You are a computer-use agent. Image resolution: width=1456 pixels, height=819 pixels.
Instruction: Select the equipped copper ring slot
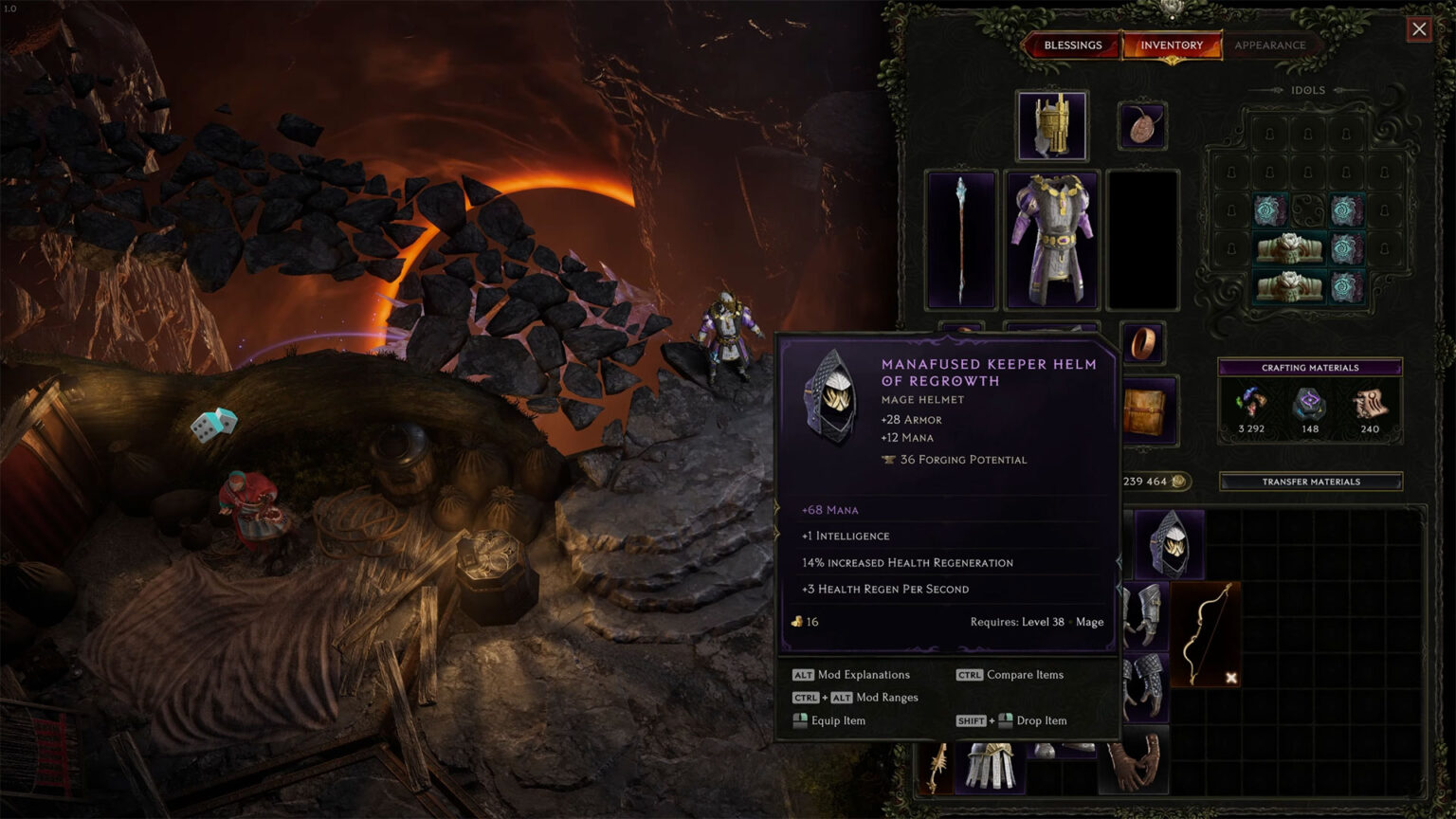(x=1142, y=342)
